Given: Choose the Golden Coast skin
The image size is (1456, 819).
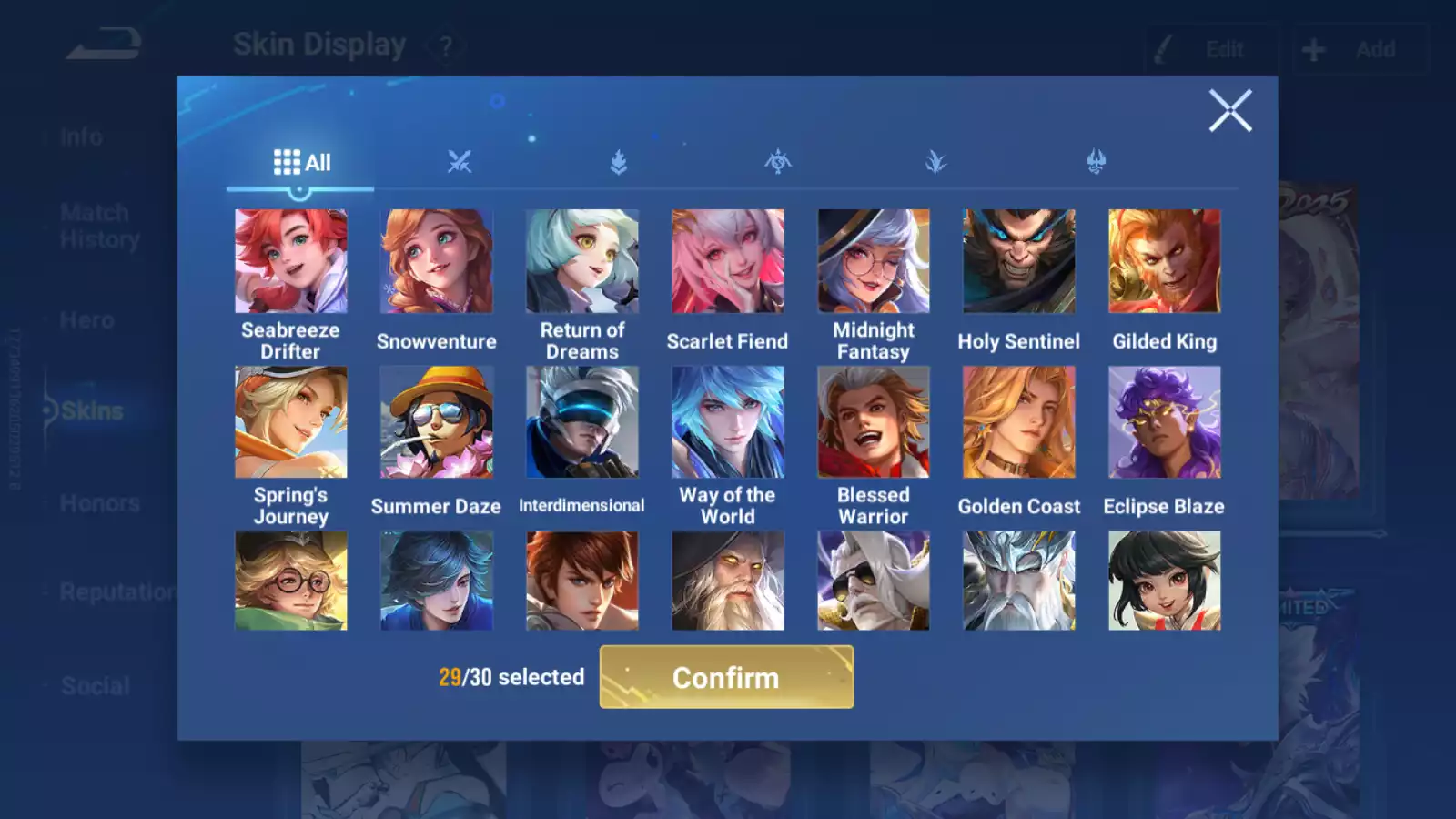Looking at the screenshot, I should [x=1018, y=422].
